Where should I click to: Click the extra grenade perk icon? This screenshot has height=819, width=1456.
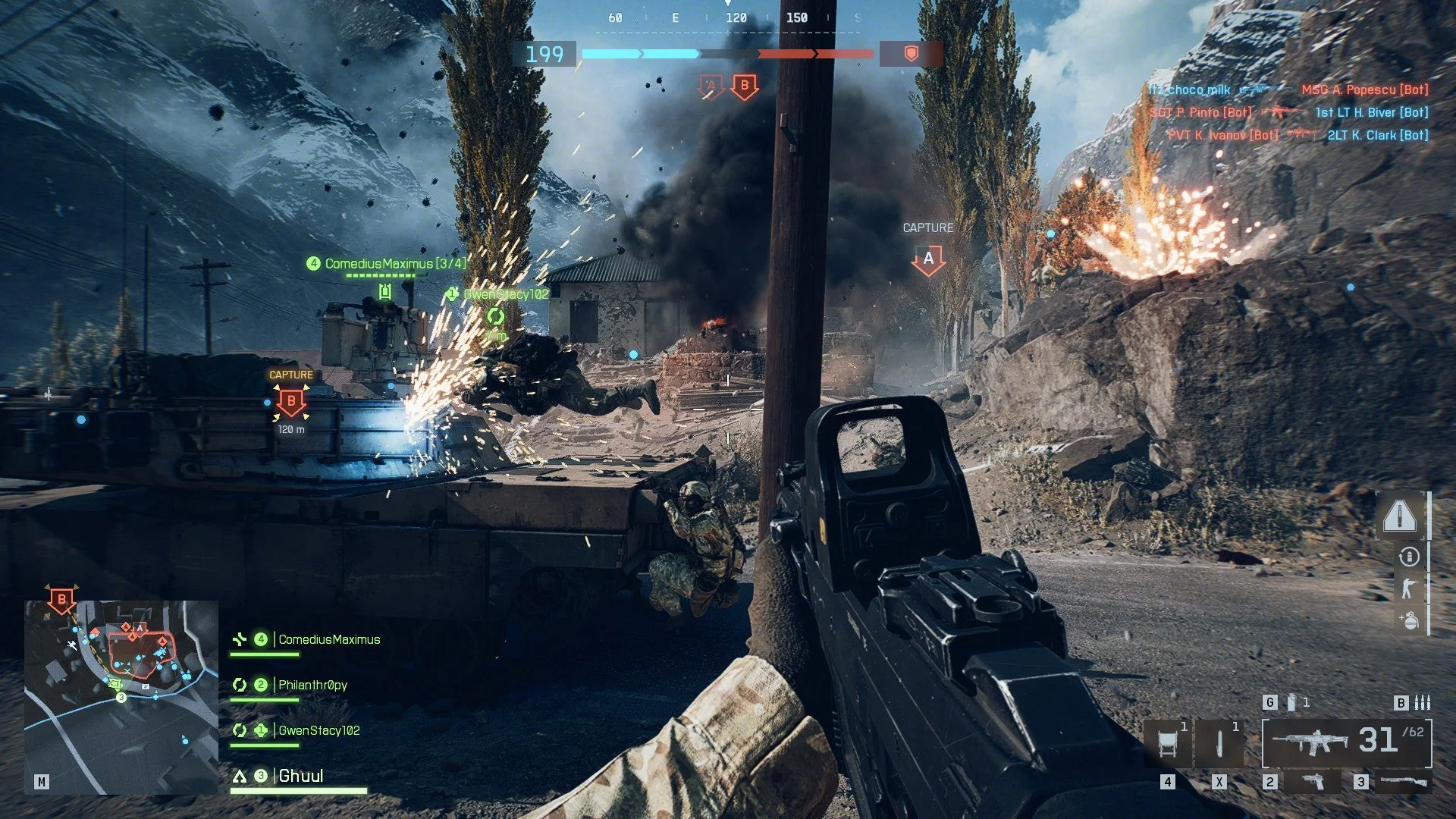(1409, 620)
